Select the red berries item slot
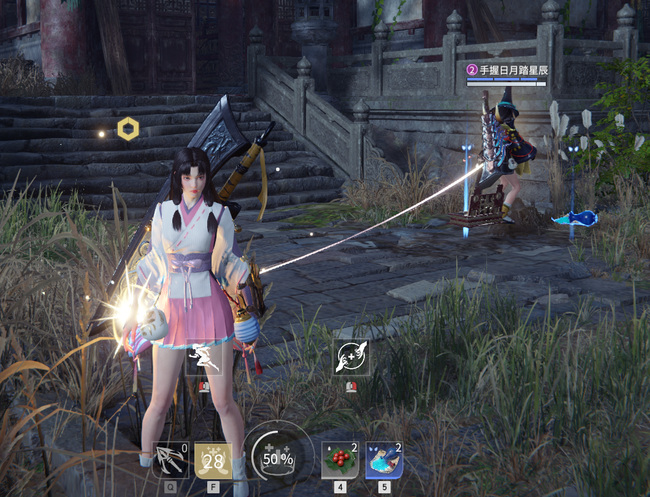The image size is (650, 497). coord(340,460)
